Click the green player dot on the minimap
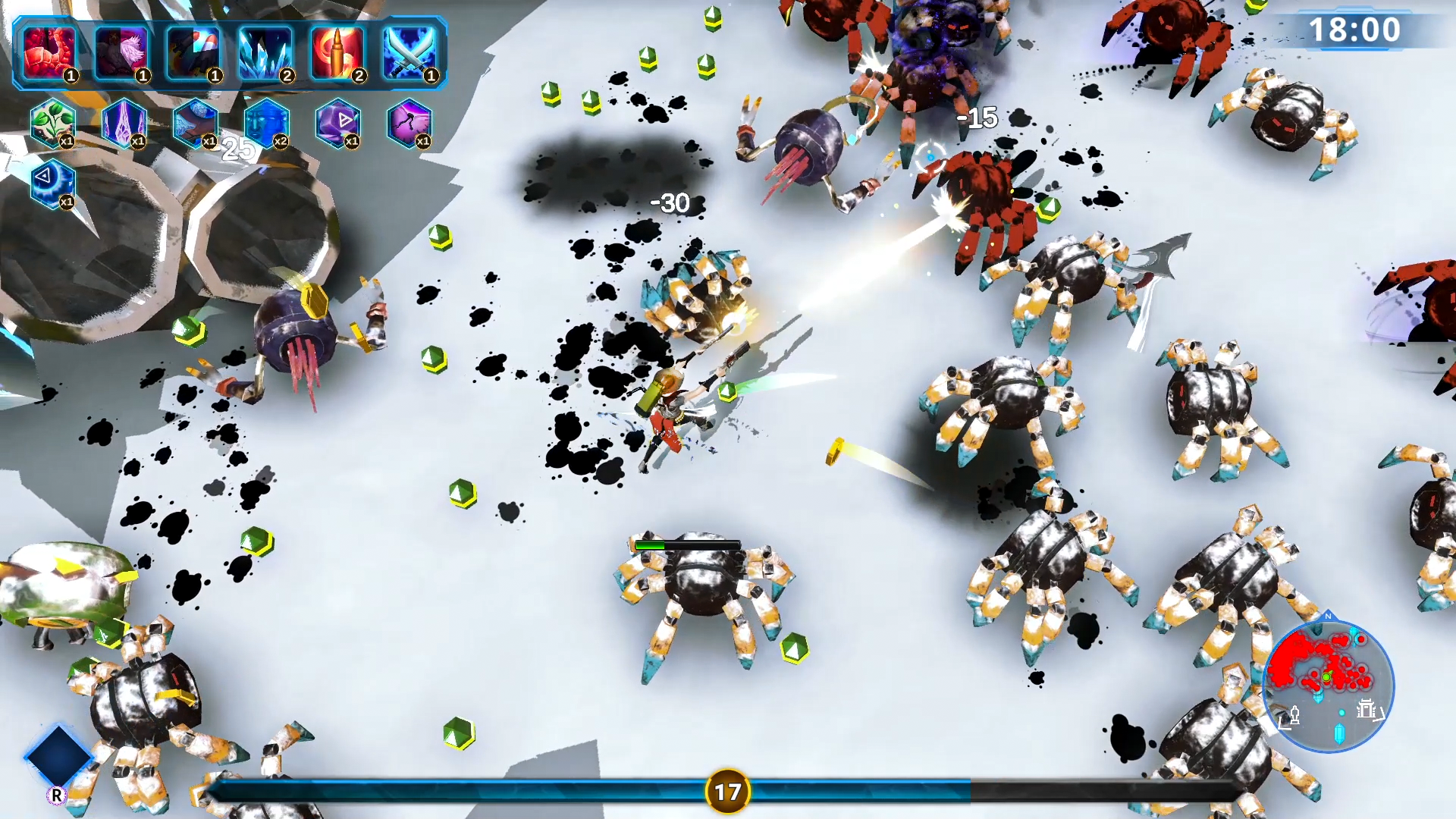The image size is (1456, 819). tap(1326, 677)
